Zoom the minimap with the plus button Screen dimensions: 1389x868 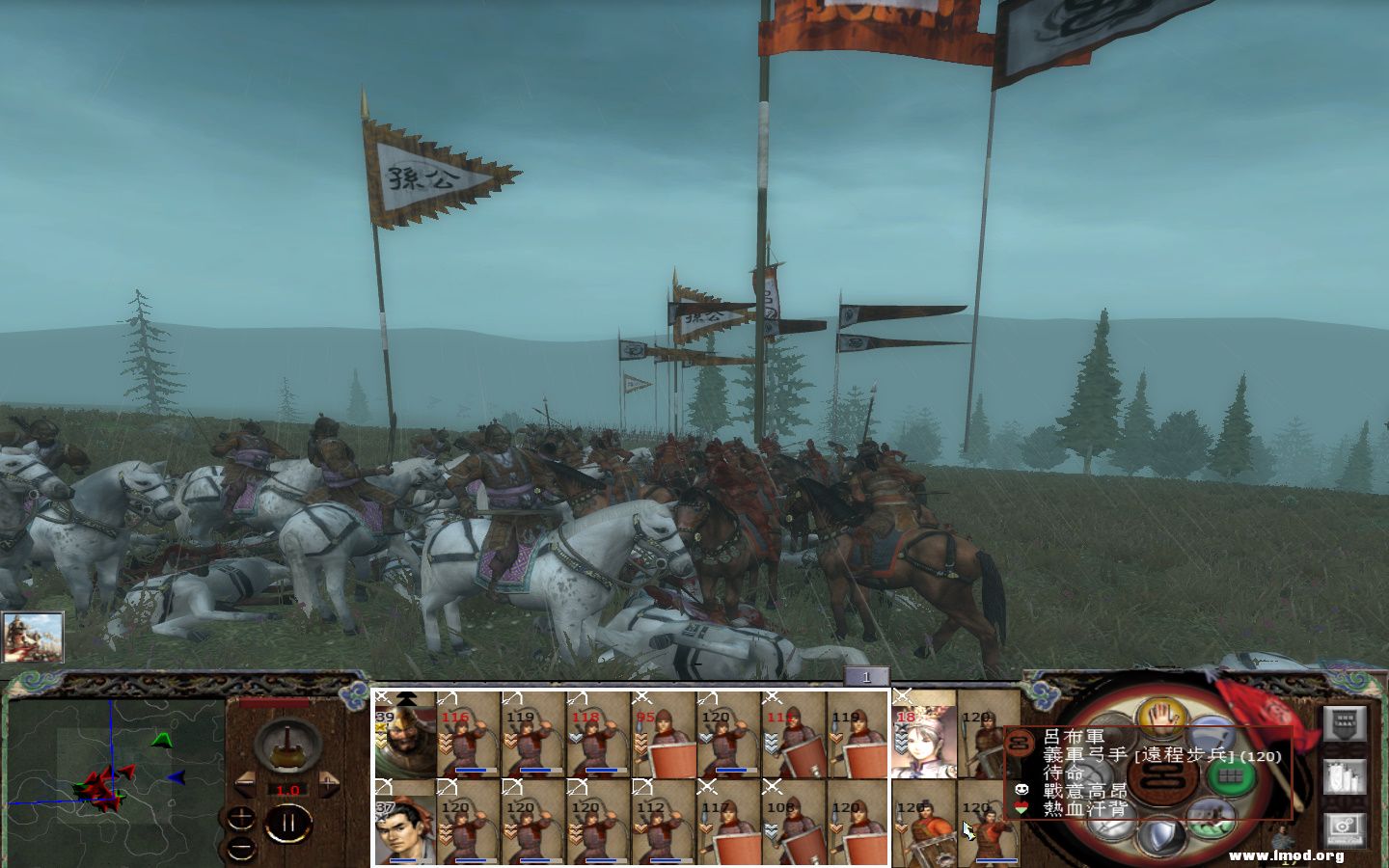click(x=242, y=817)
